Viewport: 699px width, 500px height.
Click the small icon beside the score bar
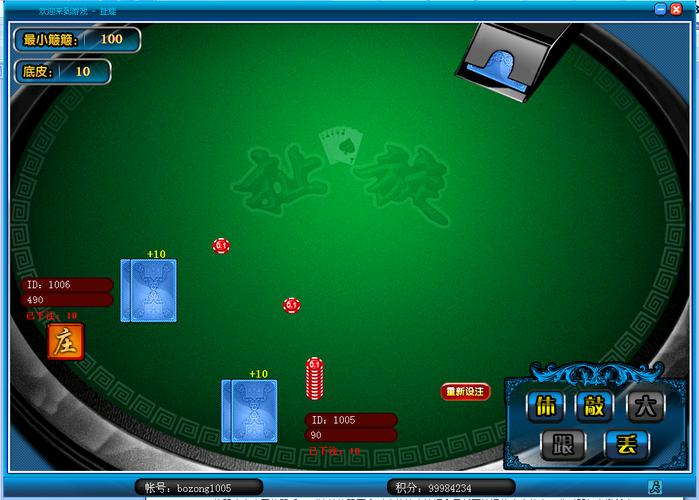[655, 487]
